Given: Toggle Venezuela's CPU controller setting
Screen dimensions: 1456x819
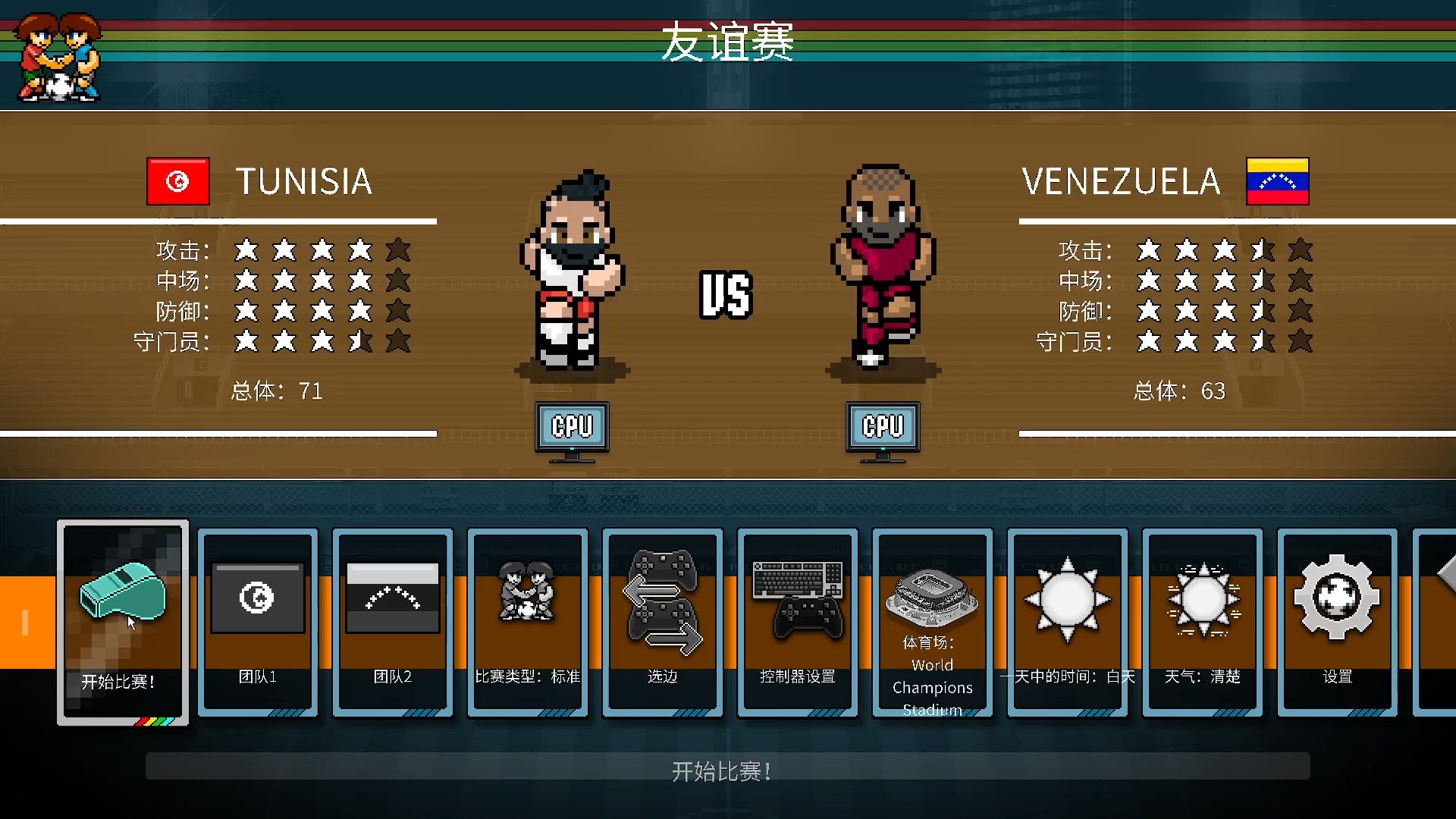Looking at the screenshot, I should [x=882, y=427].
